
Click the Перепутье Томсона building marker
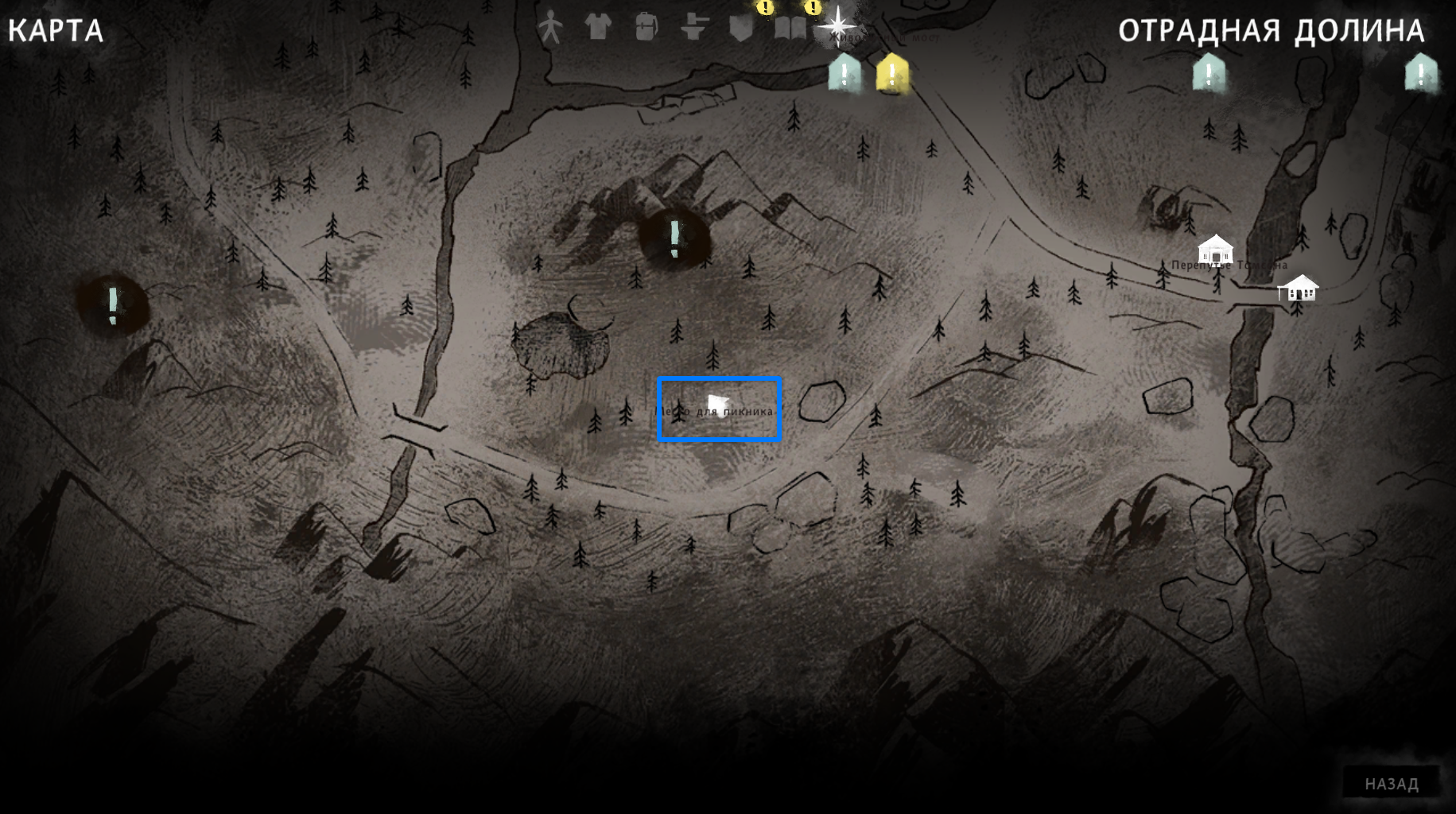click(1215, 250)
